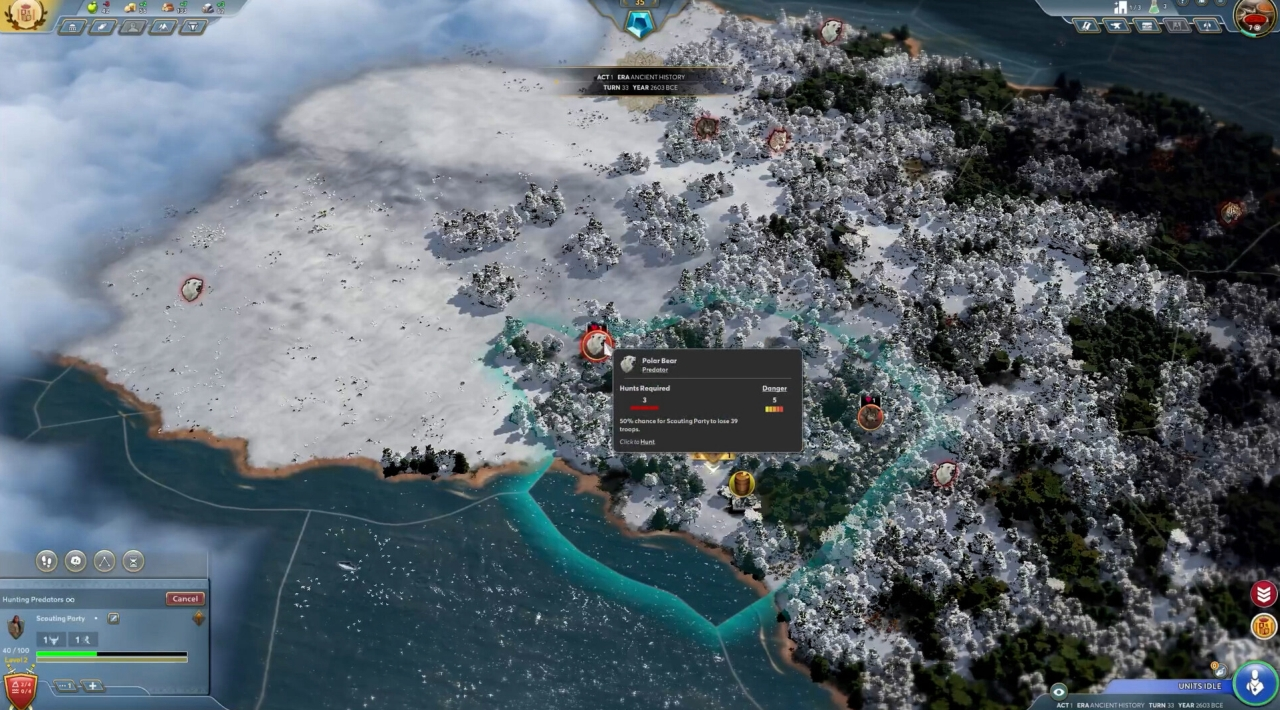Open the nation emblem in the top-left corner
Viewport: 1280px width, 710px height.
pos(27,14)
